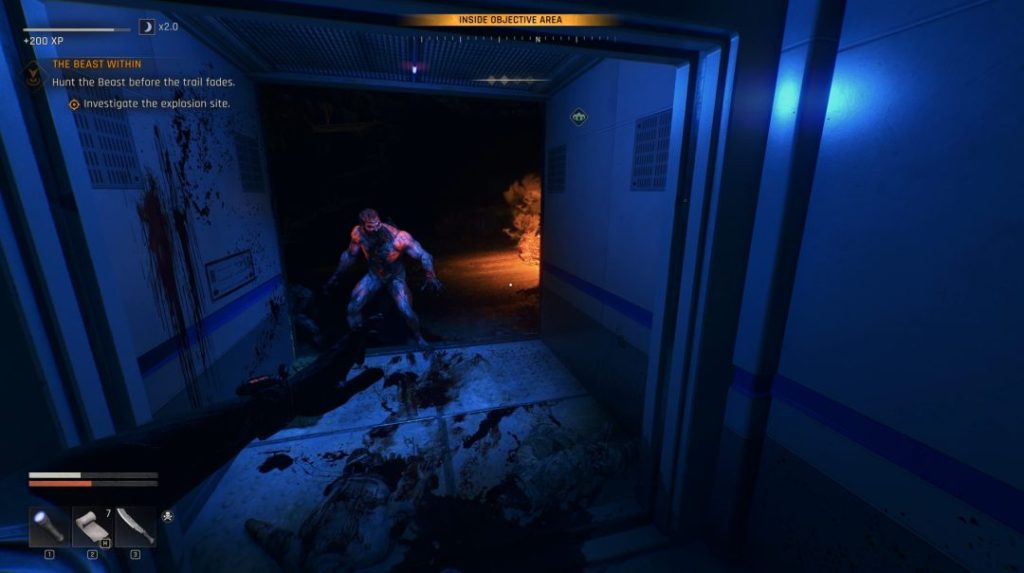This screenshot has height=573, width=1024.
Task: Select the Investigate the explosion site objective
Action: click(156, 103)
